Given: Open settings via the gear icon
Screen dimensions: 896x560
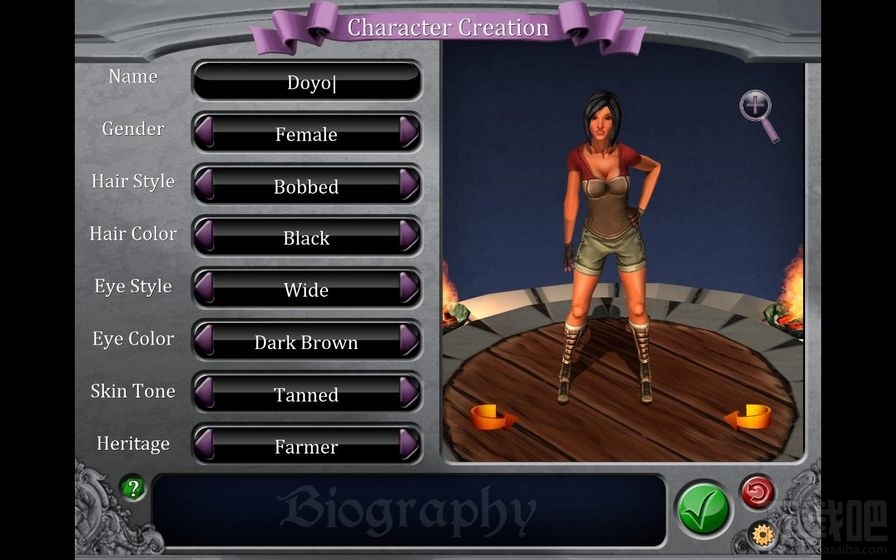Looking at the screenshot, I should tap(762, 535).
